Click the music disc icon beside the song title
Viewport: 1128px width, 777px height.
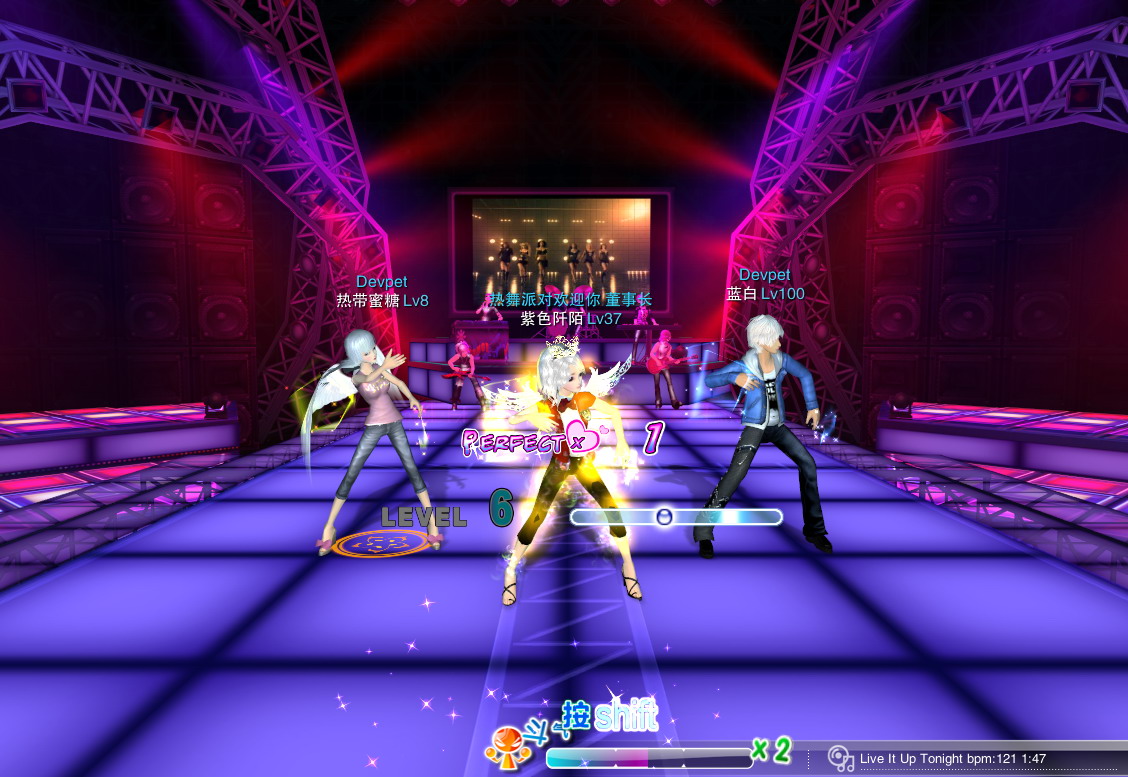tap(842, 759)
